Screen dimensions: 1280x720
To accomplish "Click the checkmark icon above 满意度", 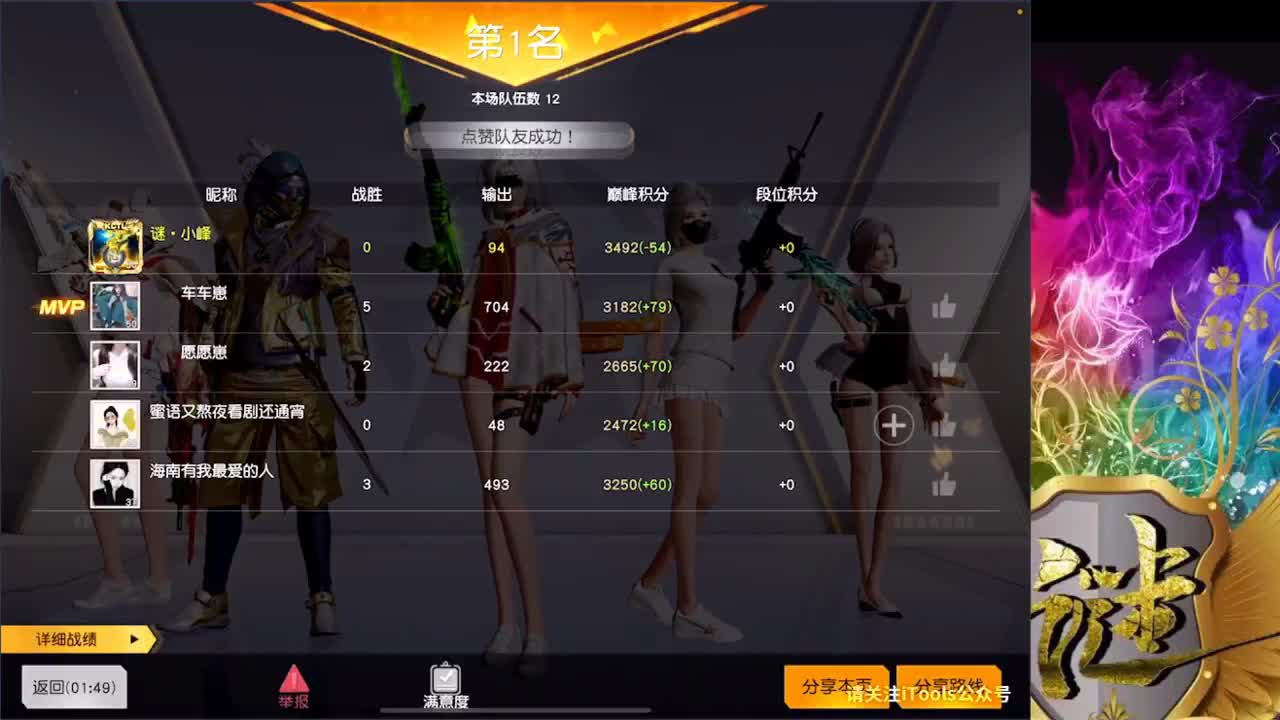I will (x=445, y=677).
